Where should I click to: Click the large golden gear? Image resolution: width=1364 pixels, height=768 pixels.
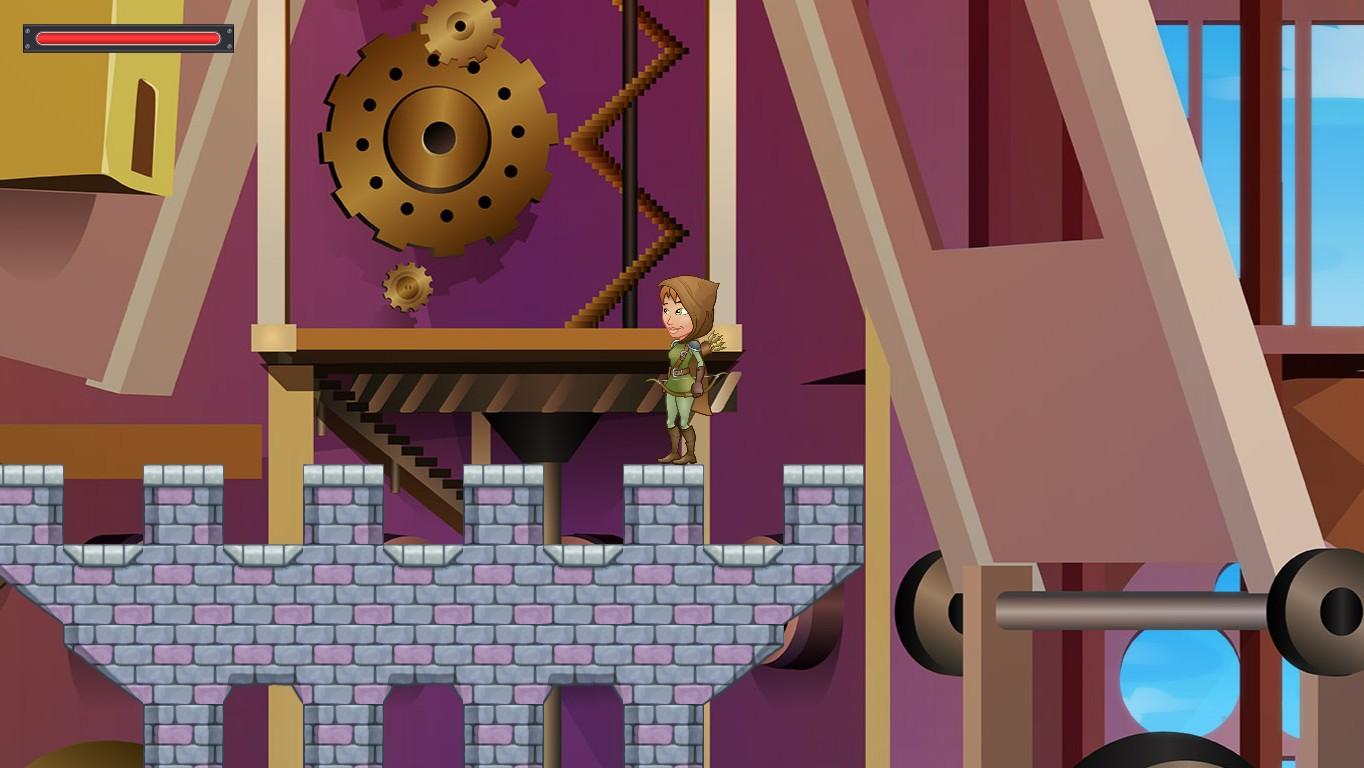[440, 140]
